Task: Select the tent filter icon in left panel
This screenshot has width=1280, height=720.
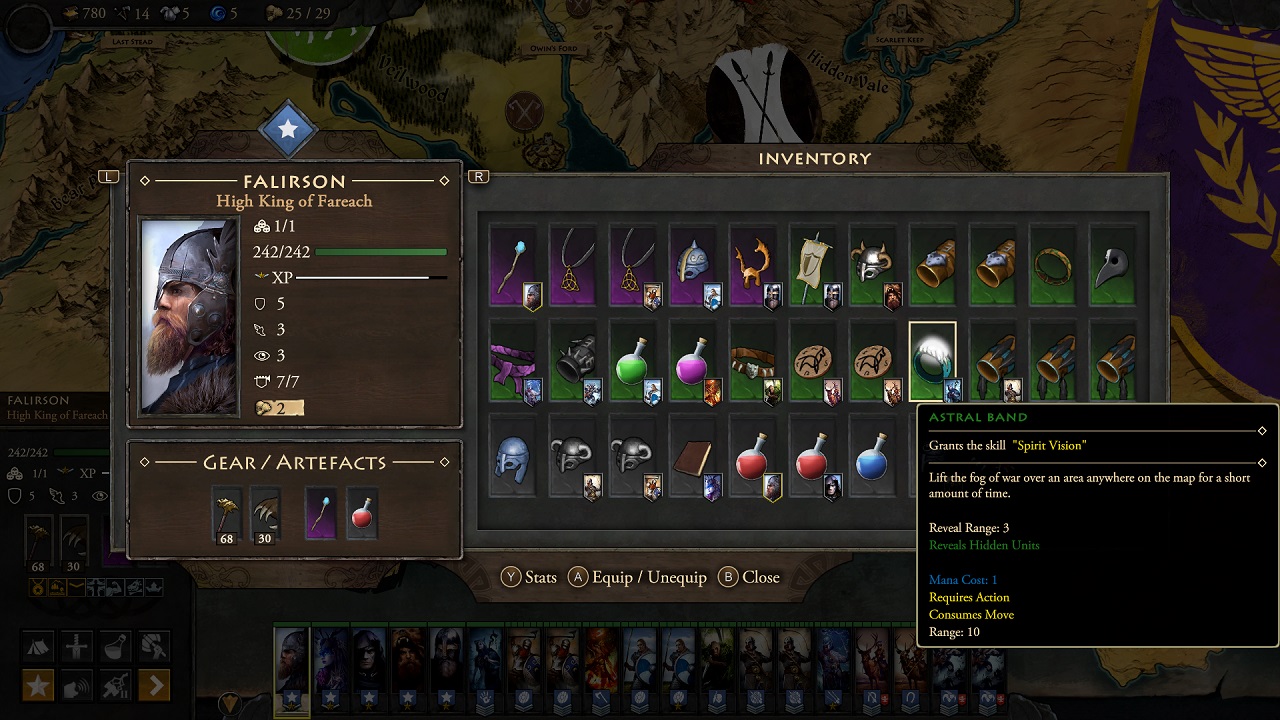Action: [x=38, y=645]
